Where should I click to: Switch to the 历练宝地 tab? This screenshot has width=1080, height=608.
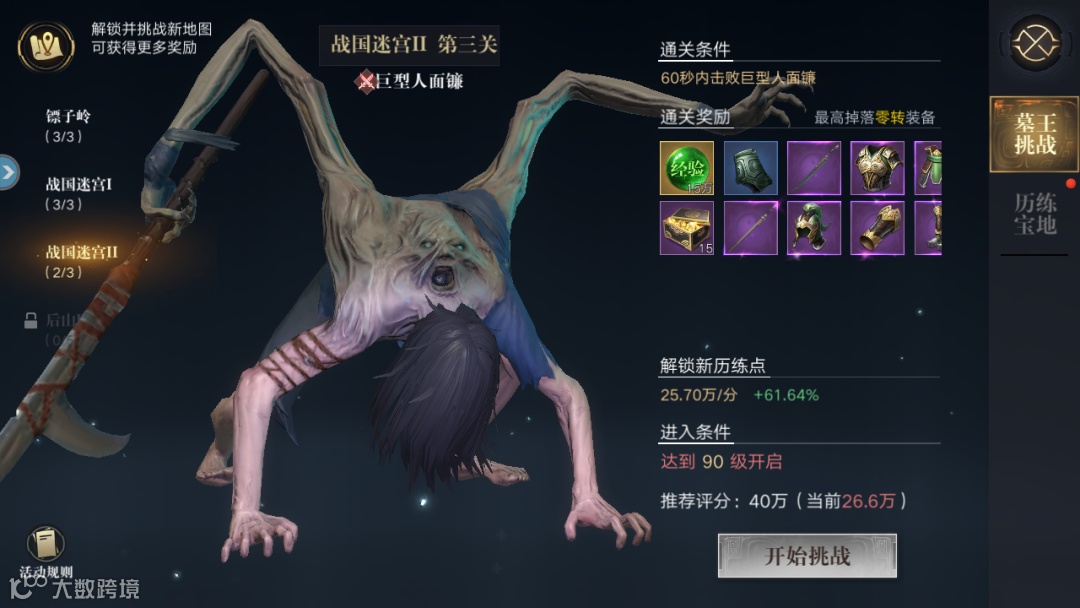pyautogui.click(x=1034, y=213)
